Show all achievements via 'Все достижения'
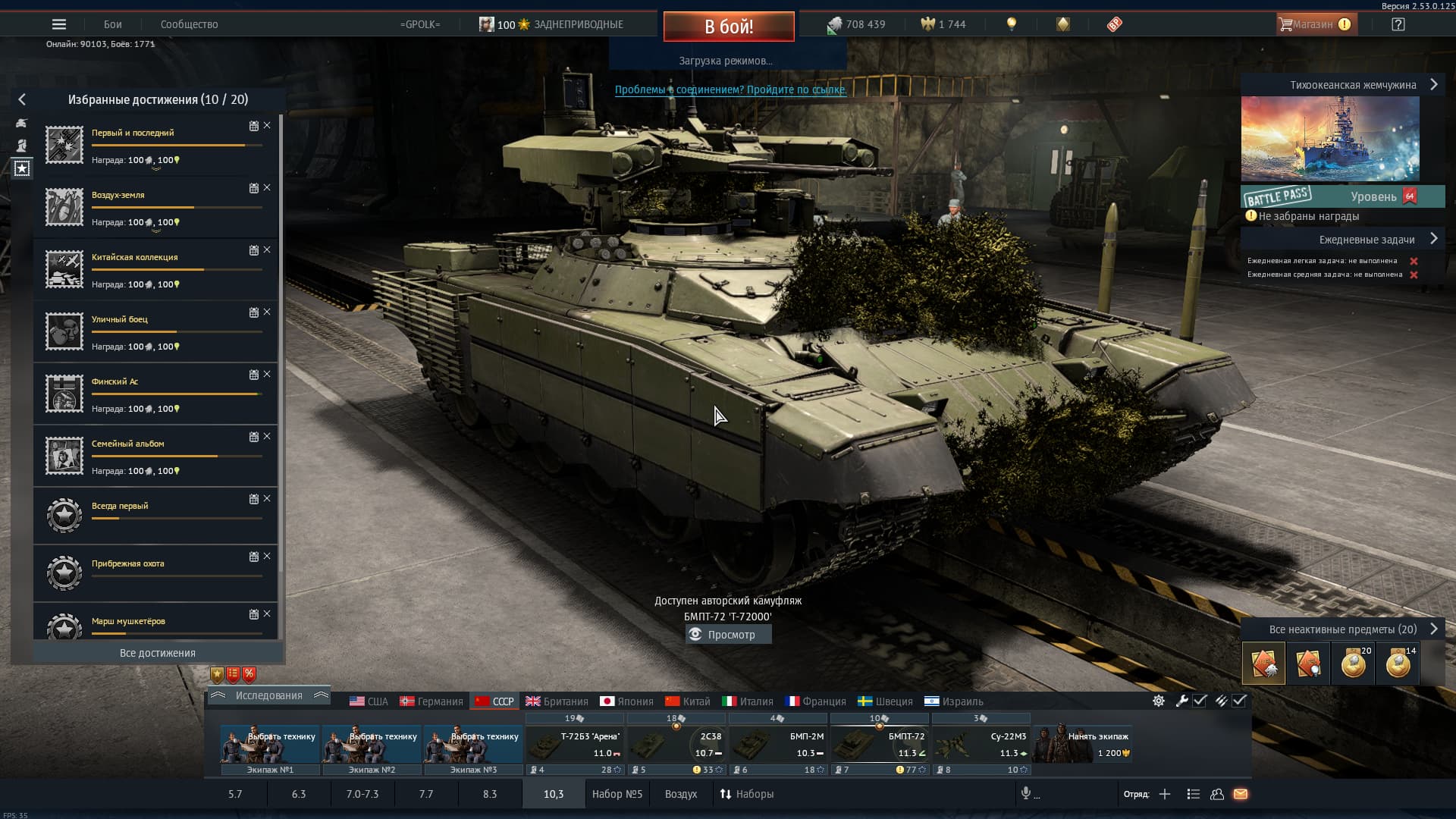This screenshot has height=819, width=1456. 158,653
